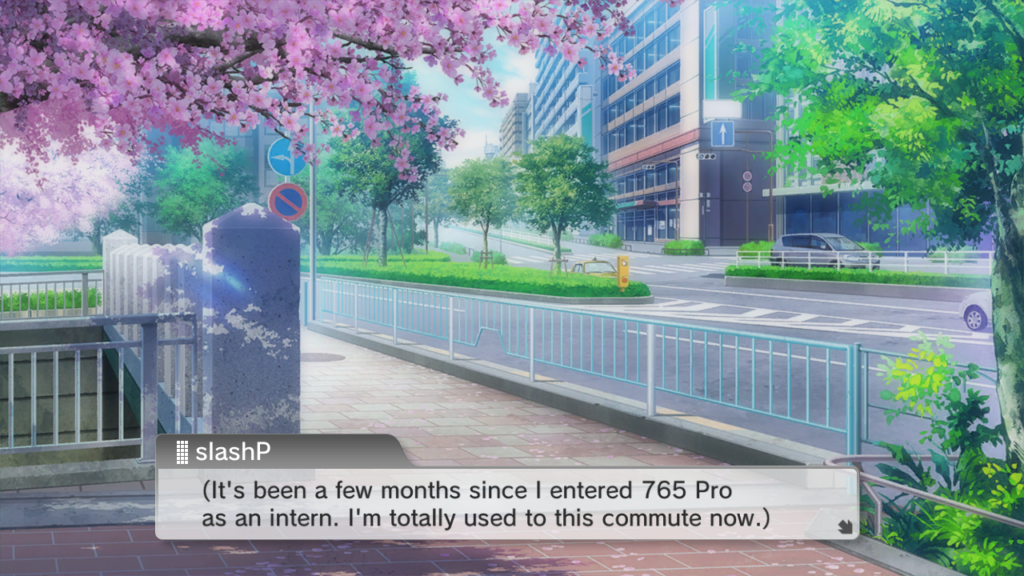Click the dialogue text box to continue
The height and width of the screenshot is (576, 1024).
click(x=506, y=505)
